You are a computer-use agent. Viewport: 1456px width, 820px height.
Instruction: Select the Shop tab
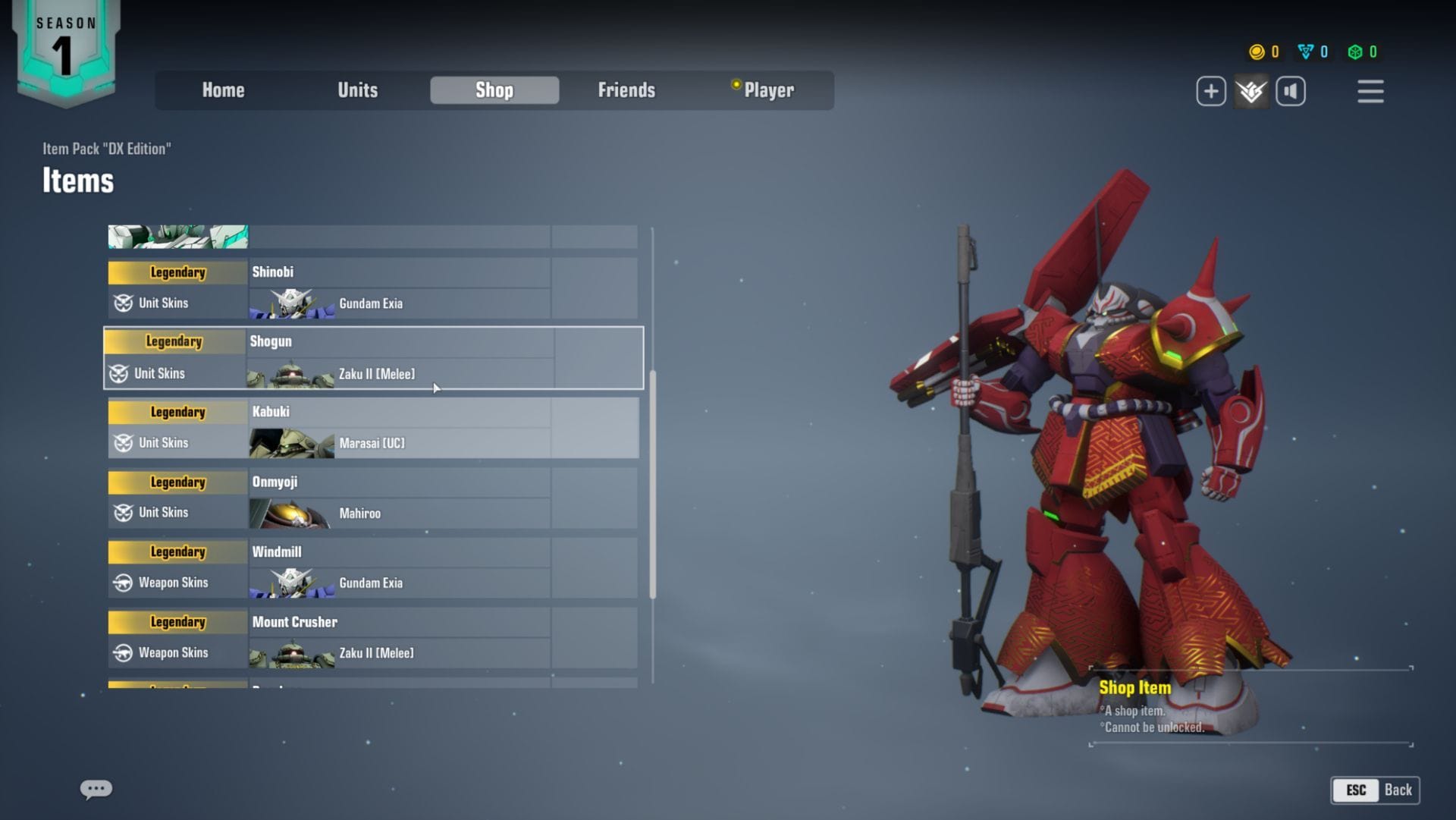494,90
